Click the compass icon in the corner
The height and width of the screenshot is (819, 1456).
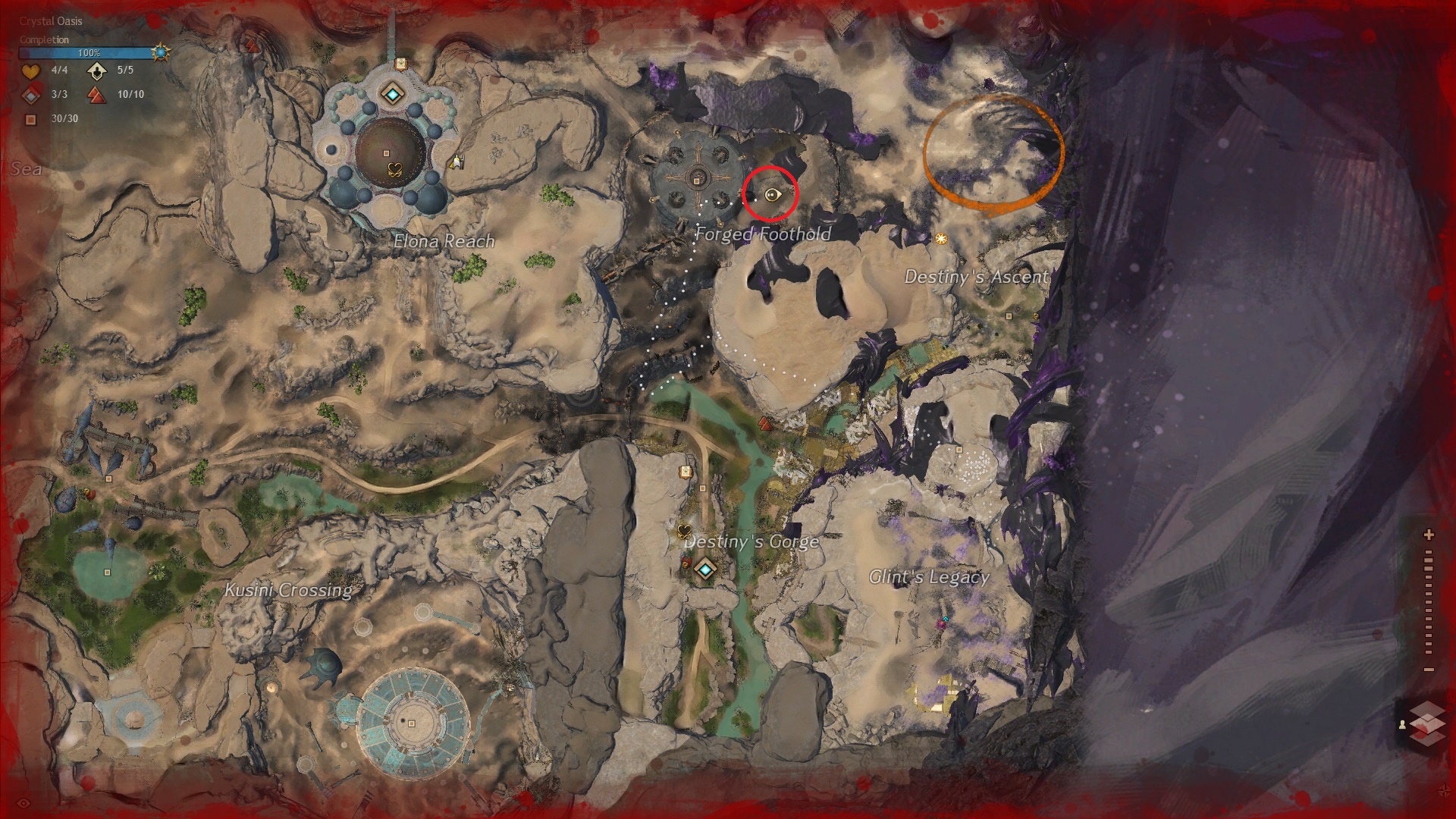(x=1443, y=791)
